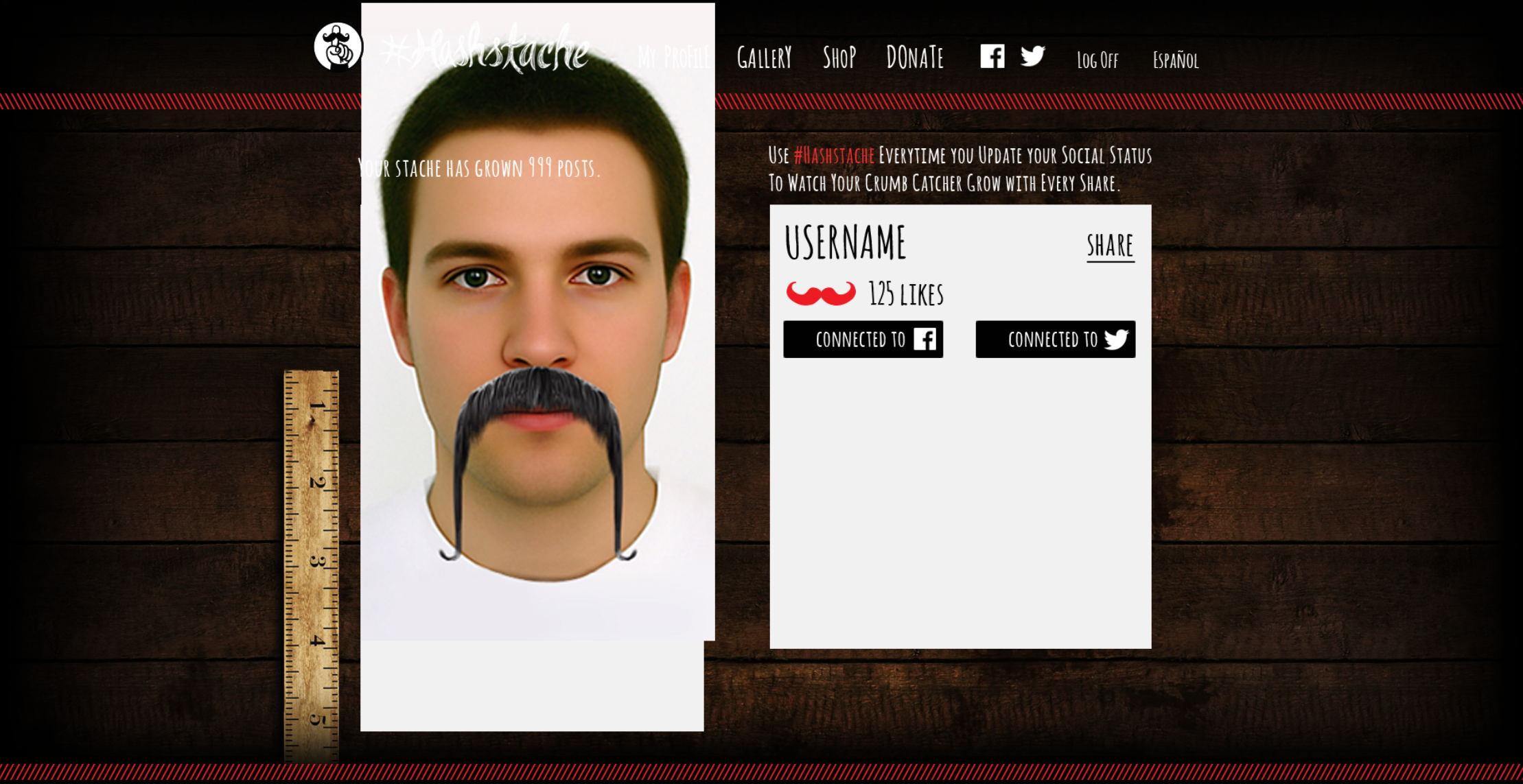Toggle the Facebook connection

863,339
